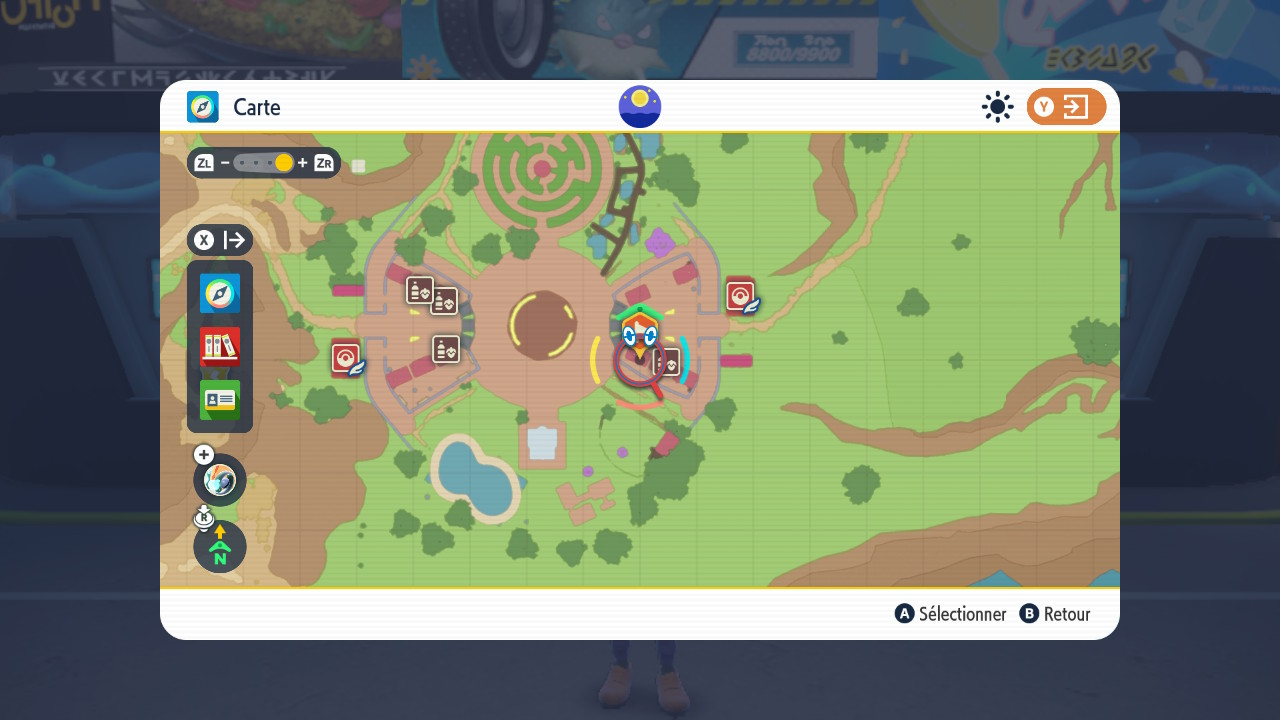Image resolution: width=1280 pixels, height=720 pixels.
Task: Click the day-night time icon at top center
Action: pyautogui.click(x=640, y=107)
